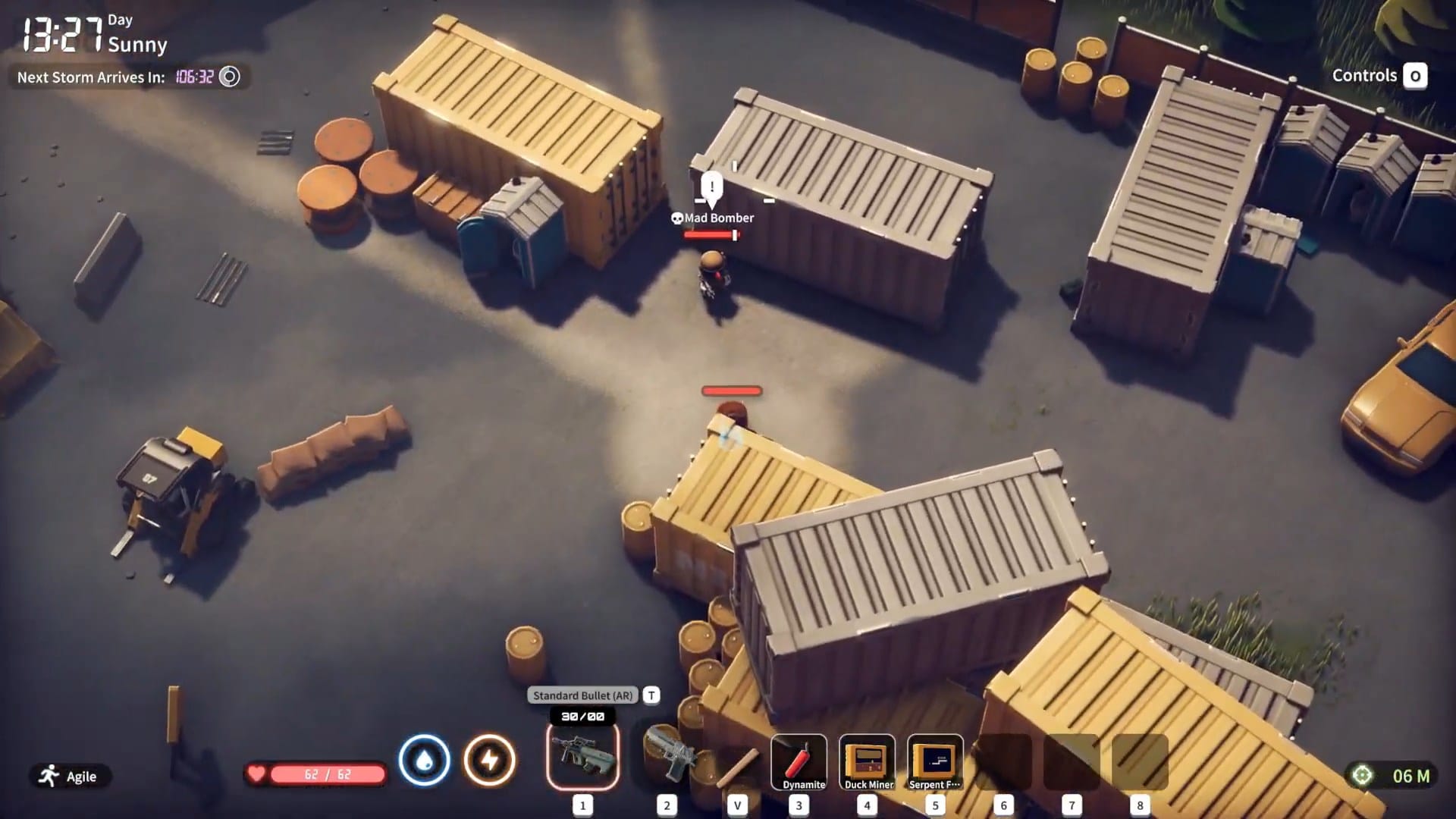Click the green crosshair range indicator
Screen dimensions: 1456x819
1363,775
